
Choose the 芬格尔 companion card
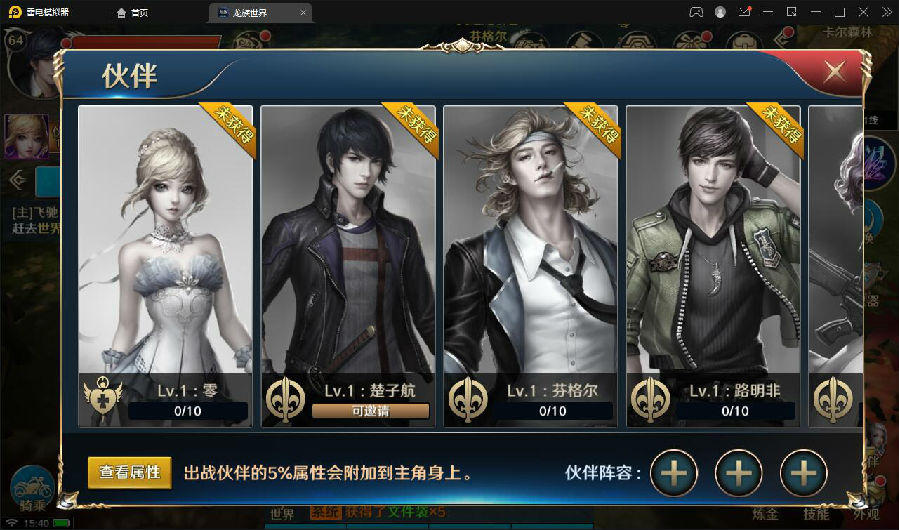click(x=530, y=250)
